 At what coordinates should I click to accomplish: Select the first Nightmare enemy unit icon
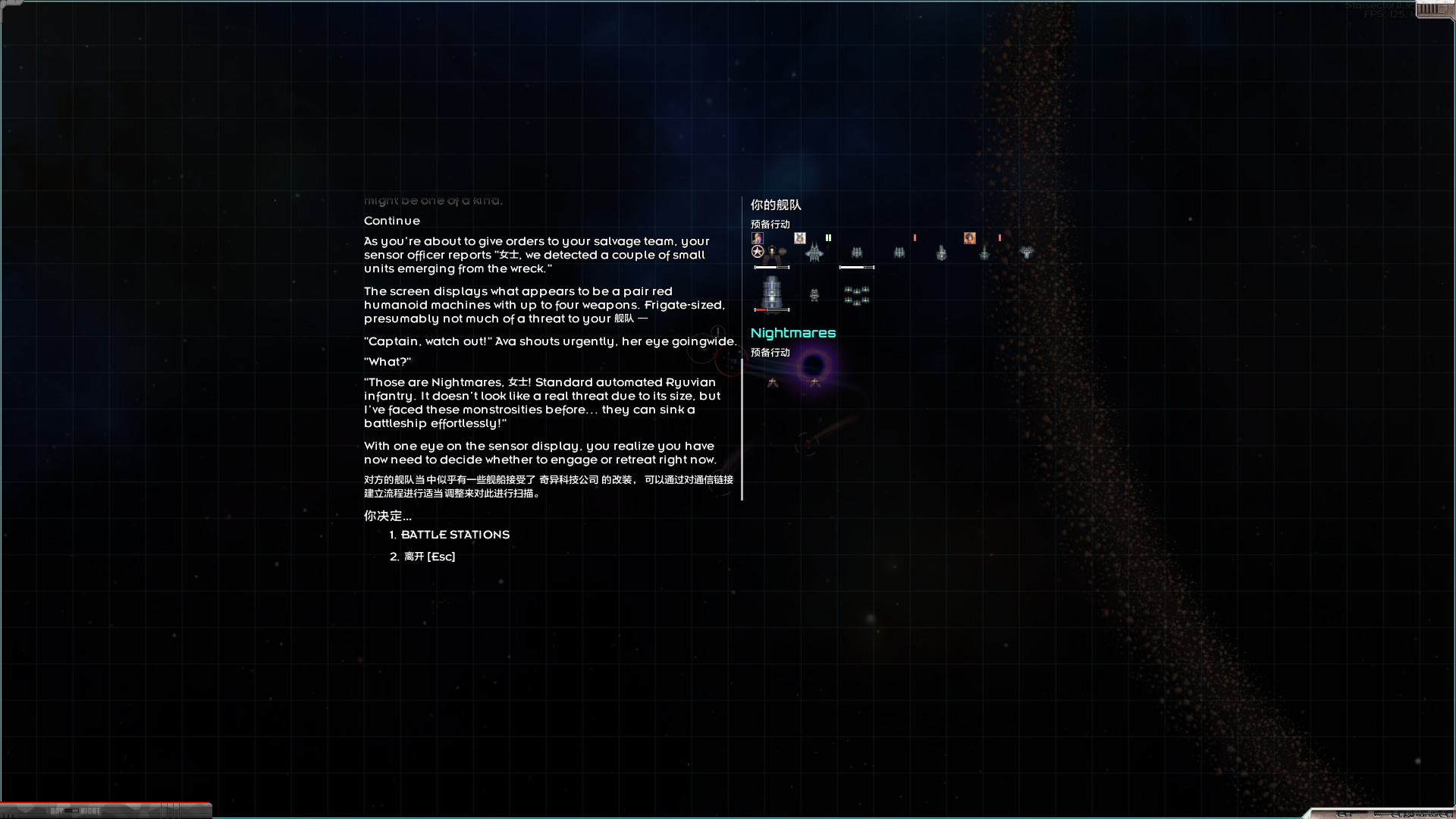point(773,384)
